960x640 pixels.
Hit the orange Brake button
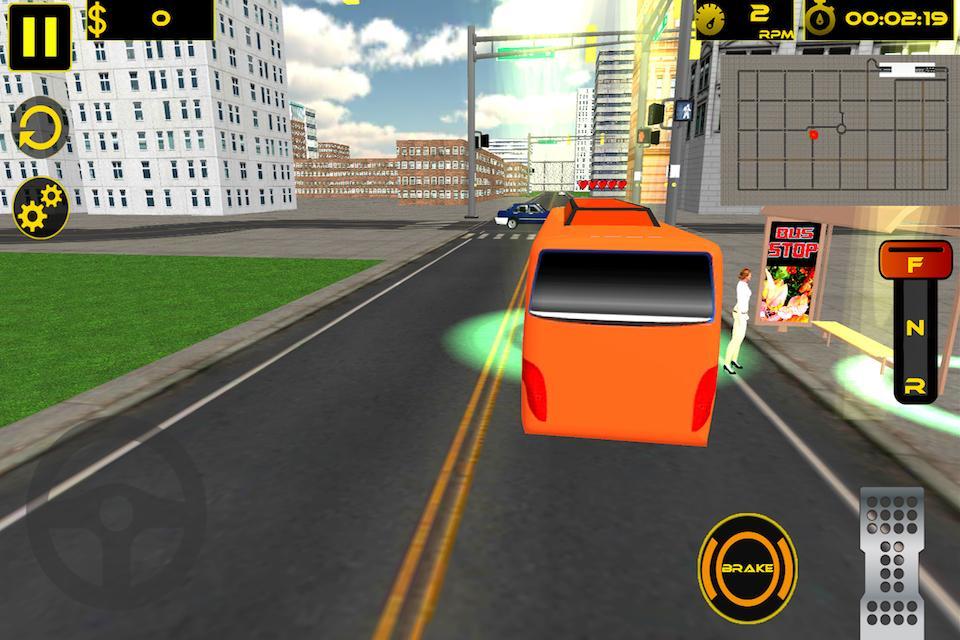point(748,567)
